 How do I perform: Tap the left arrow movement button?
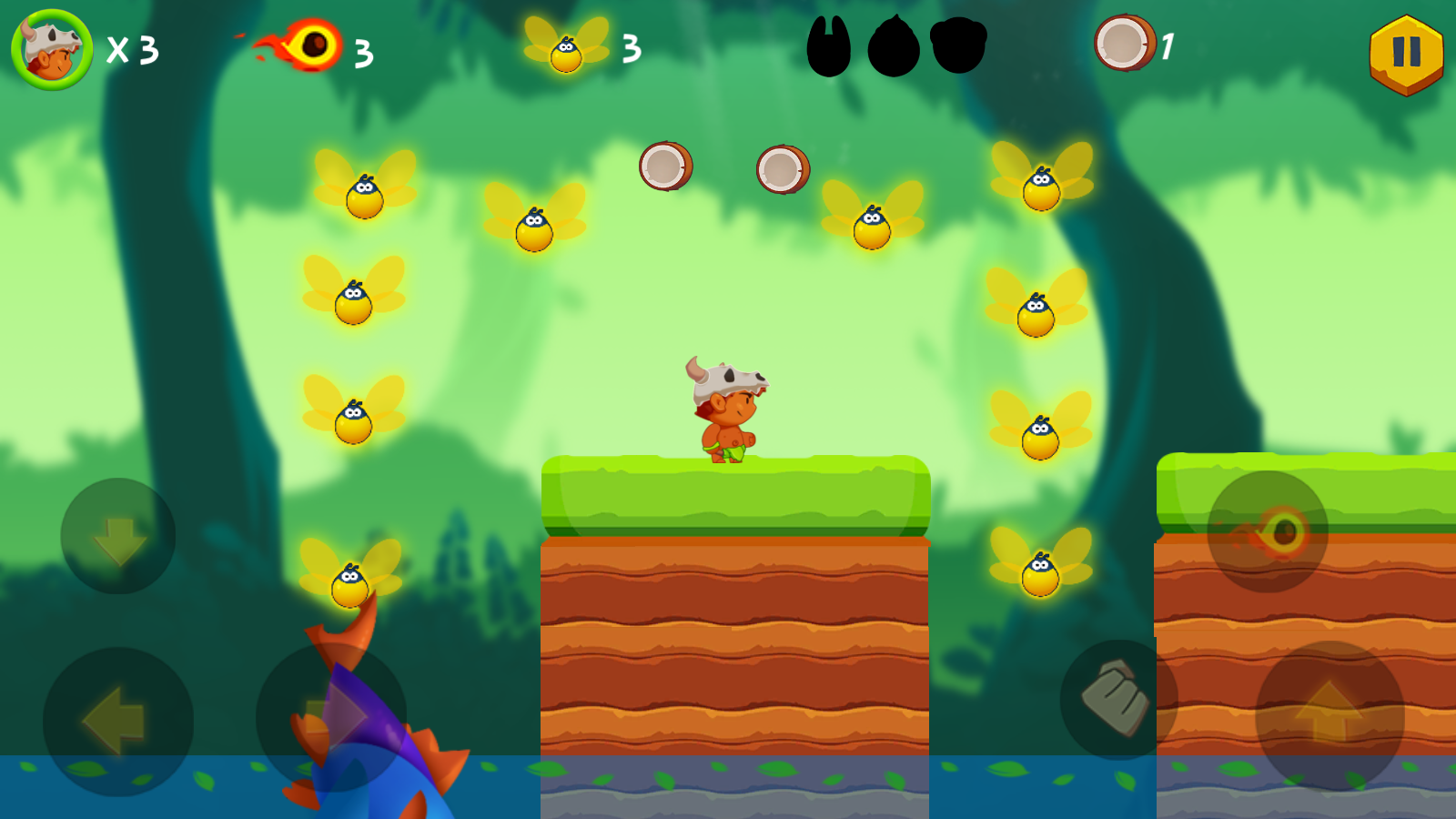click(117, 722)
